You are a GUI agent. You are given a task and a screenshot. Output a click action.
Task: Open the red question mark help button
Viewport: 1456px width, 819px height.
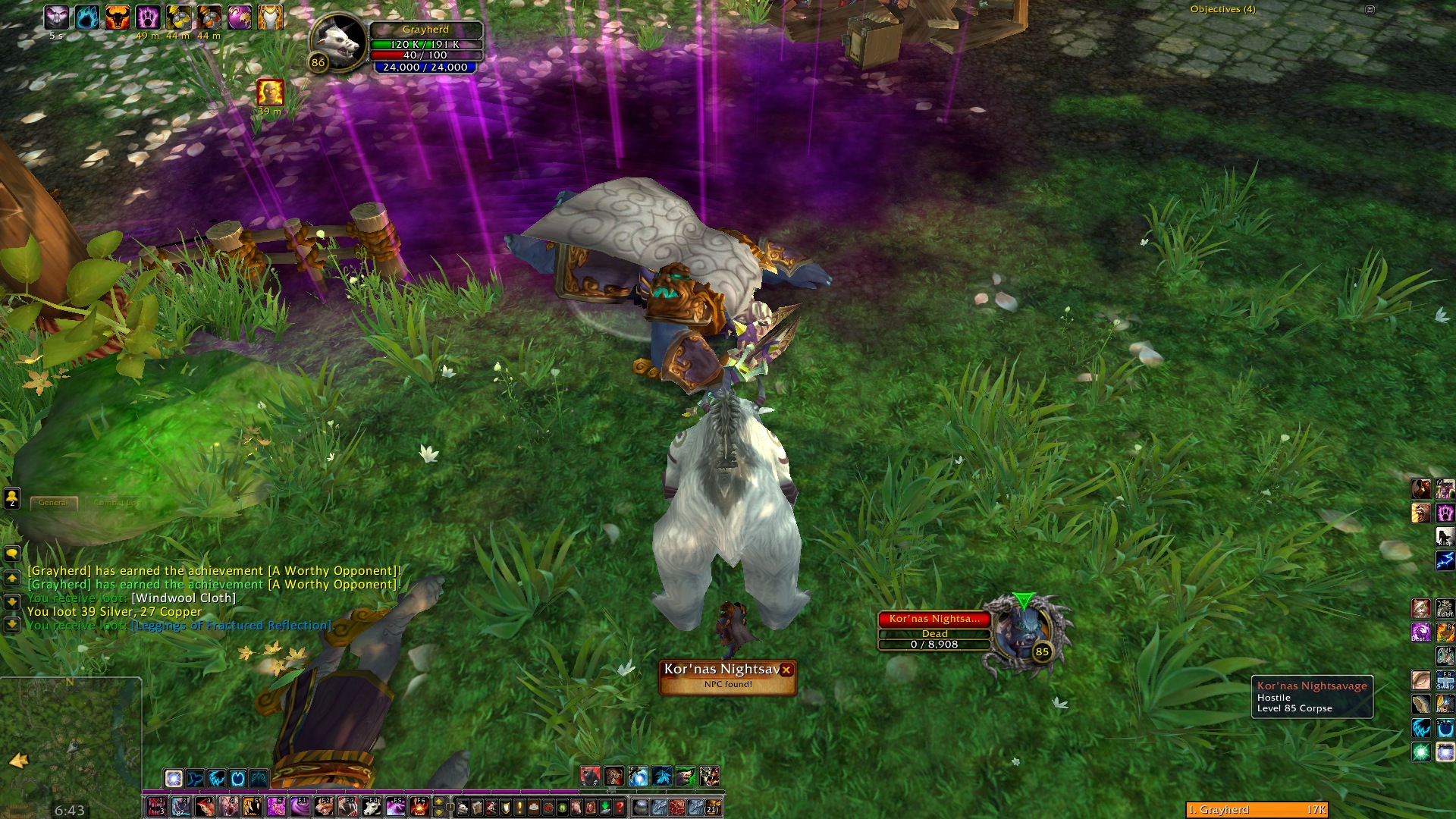[x=620, y=807]
